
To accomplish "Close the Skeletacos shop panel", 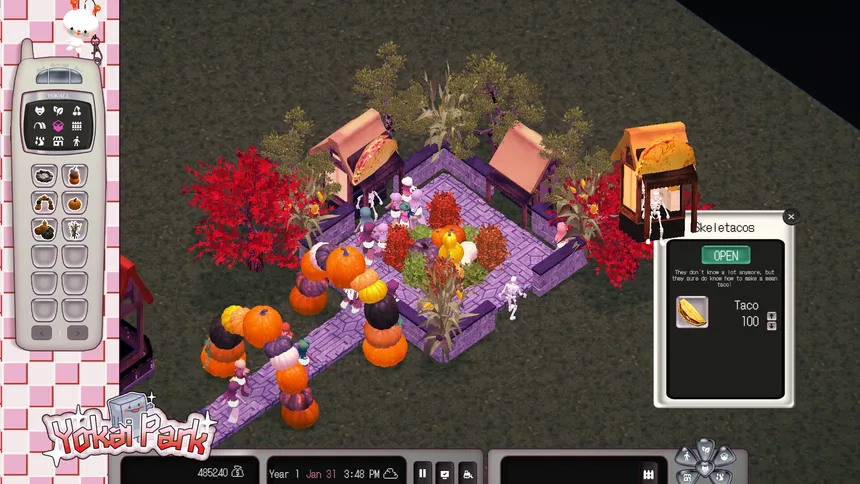I will 791,216.
